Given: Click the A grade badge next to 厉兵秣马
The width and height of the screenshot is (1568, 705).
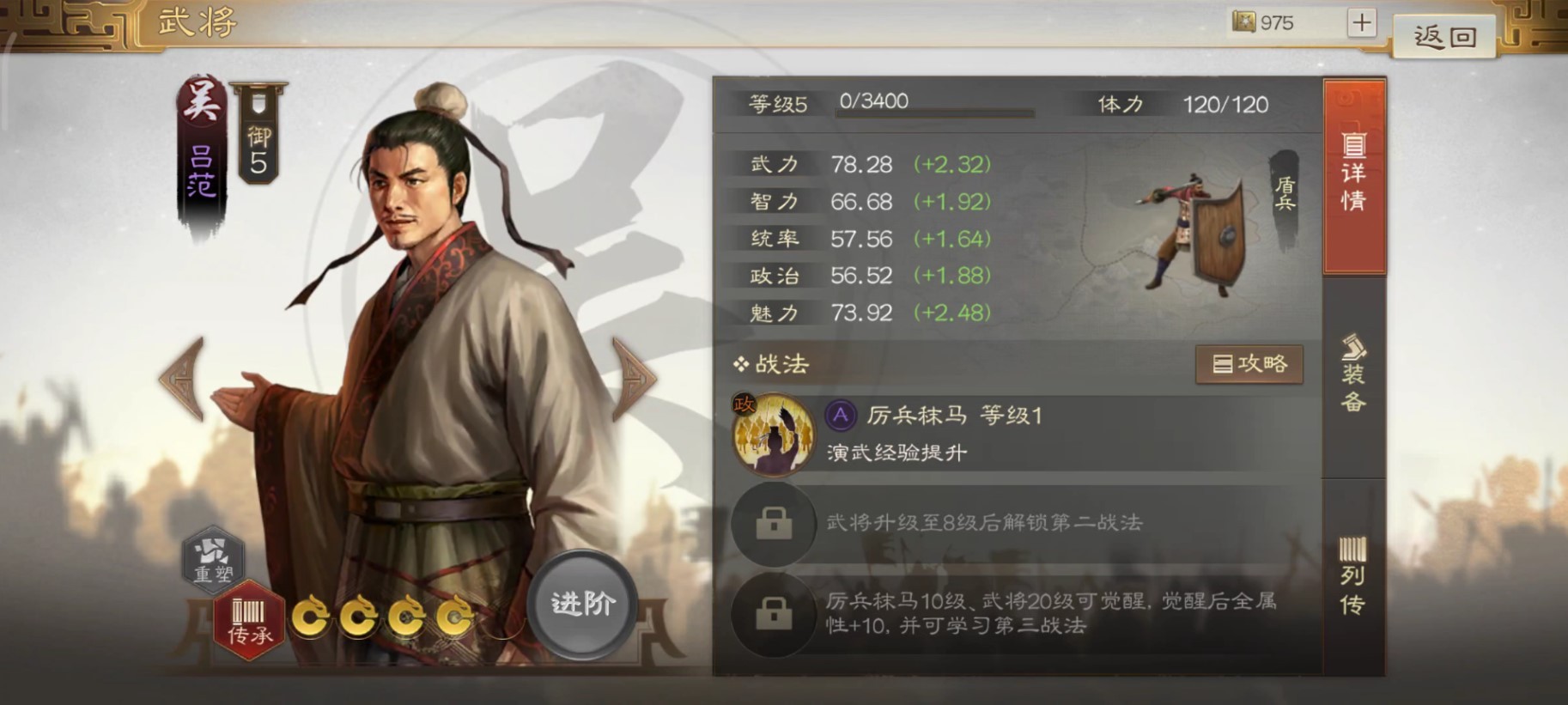Looking at the screenshot, I should [842, 416].
